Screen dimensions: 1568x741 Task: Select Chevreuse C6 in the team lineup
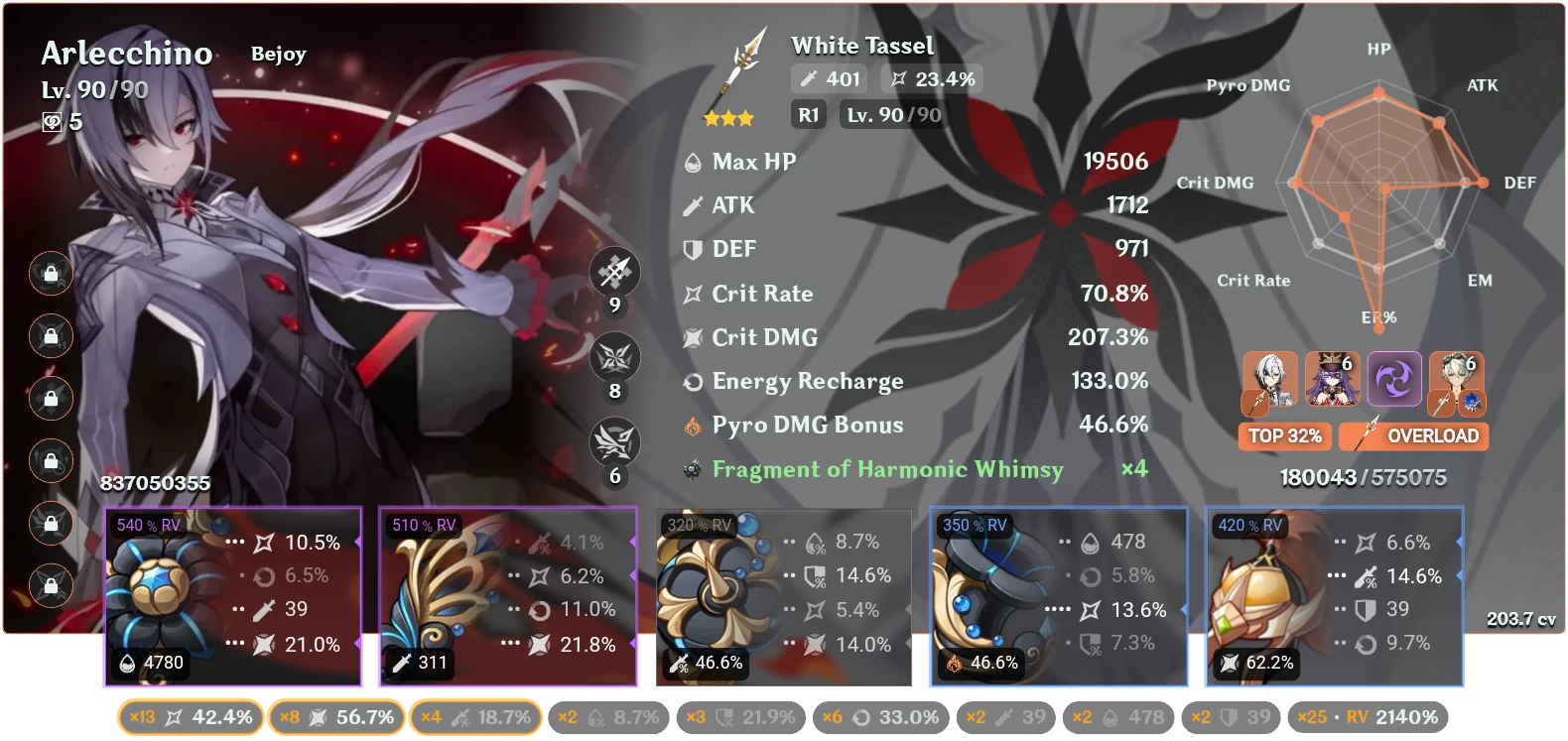1333,380
